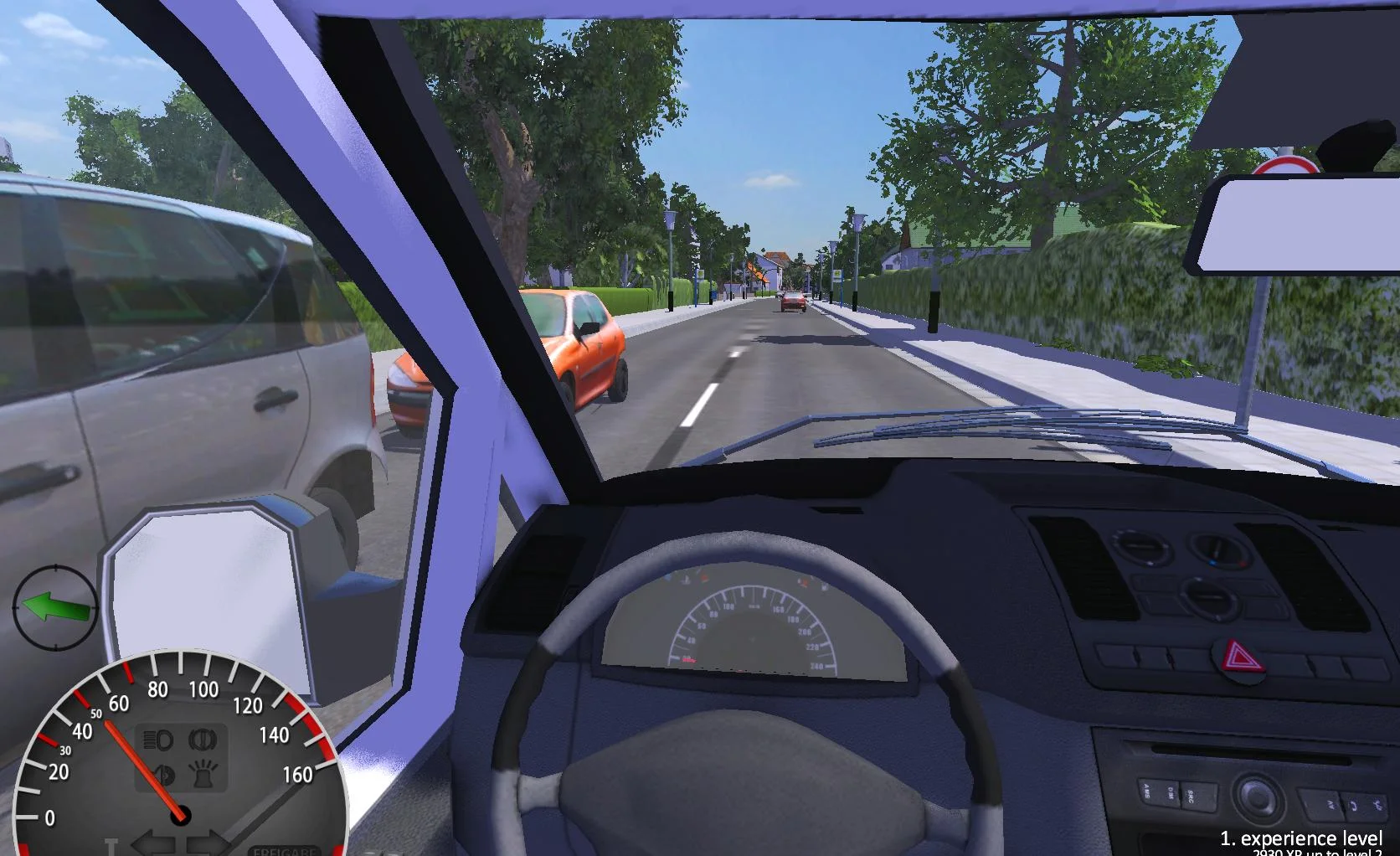This screenshot has width=1400, height=856.
Task: Select the brake warning icon on the gauge
Action: point(203,740)
